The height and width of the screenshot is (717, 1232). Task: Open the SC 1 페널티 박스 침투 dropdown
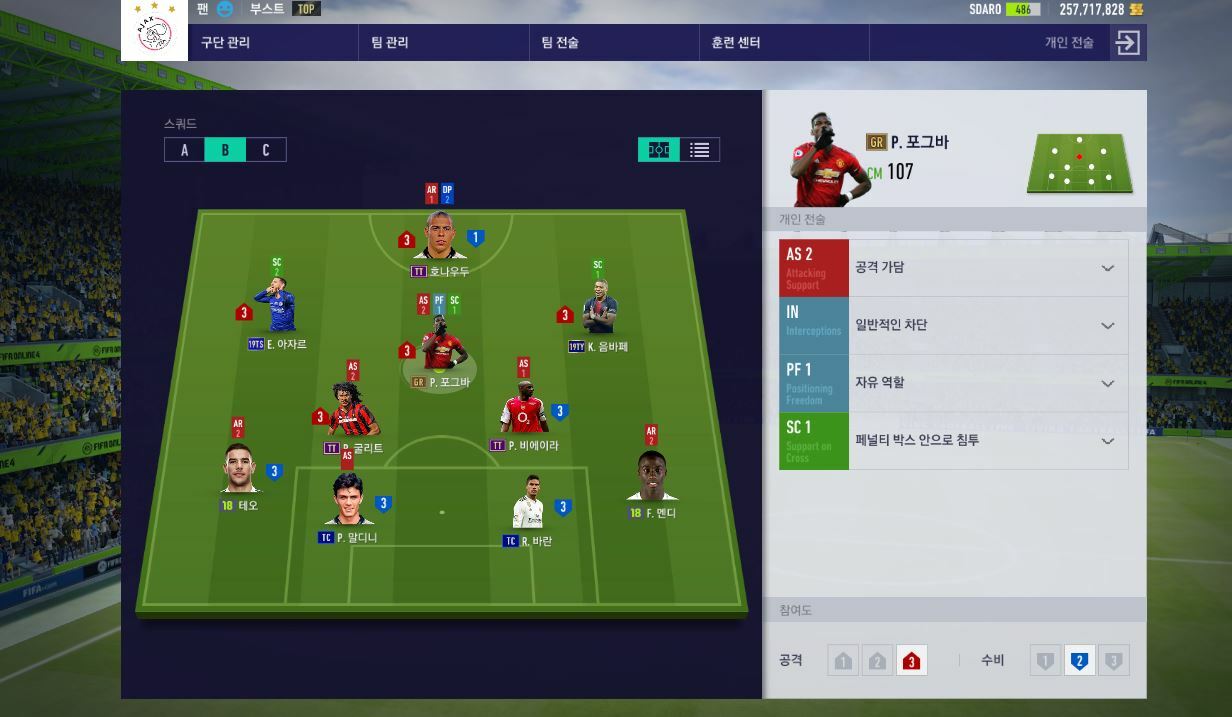[x=1107, y=441]
